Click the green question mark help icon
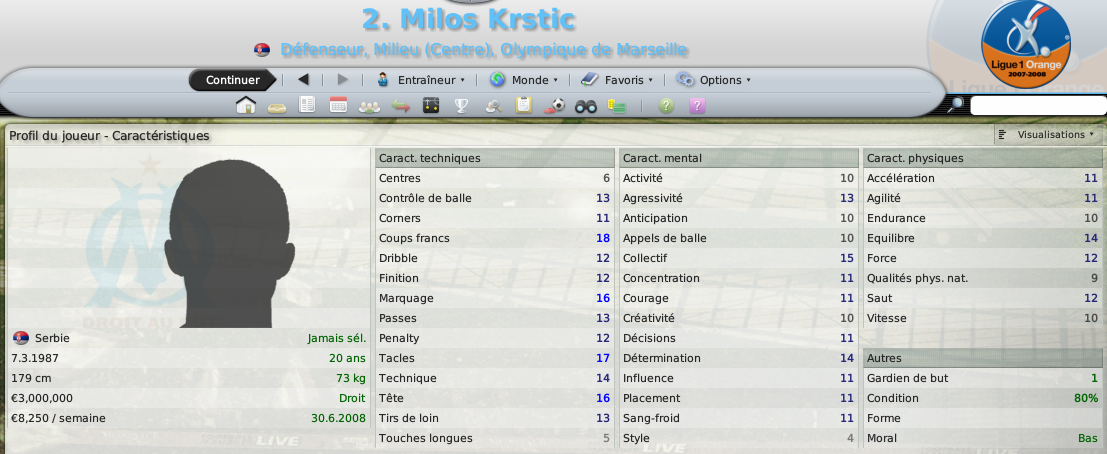This screenshot has height=454, width=1107. point(667,105)
